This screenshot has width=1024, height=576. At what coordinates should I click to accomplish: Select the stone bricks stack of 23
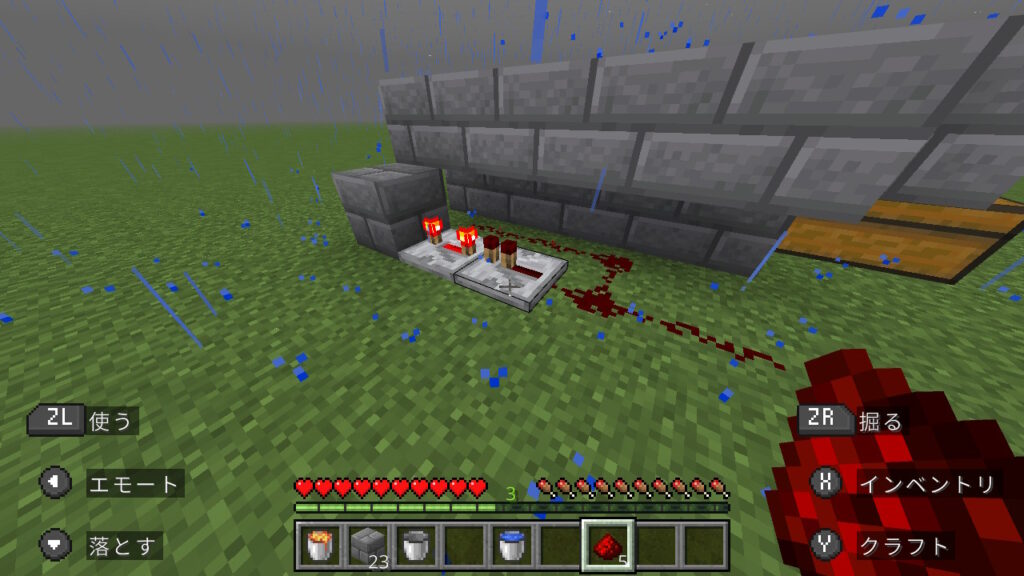(x=367, y=545)
